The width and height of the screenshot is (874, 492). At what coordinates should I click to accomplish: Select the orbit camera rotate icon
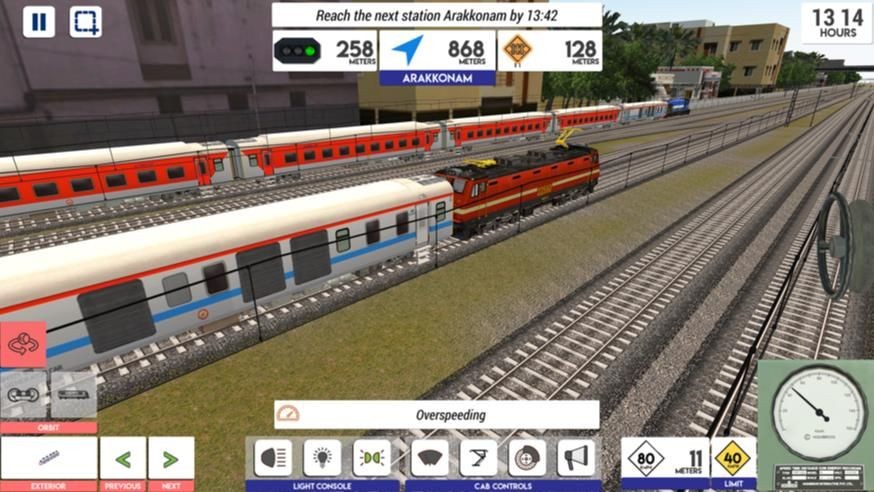[x=23, y=344]
